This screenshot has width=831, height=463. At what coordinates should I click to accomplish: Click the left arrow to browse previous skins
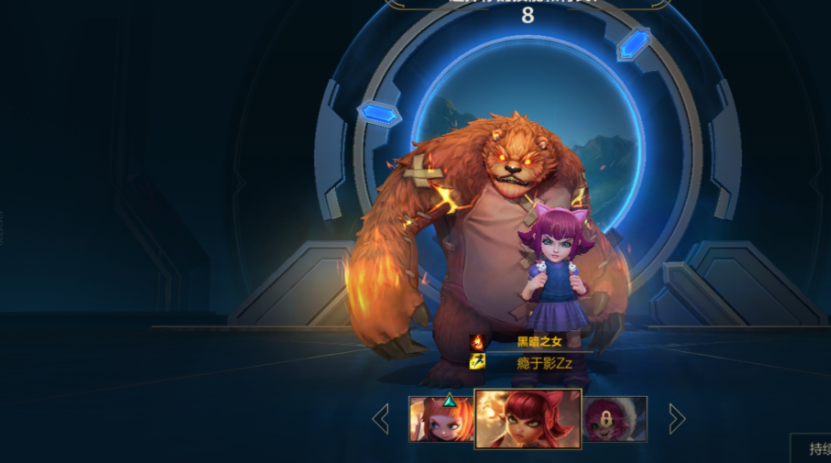click(381, 418)
